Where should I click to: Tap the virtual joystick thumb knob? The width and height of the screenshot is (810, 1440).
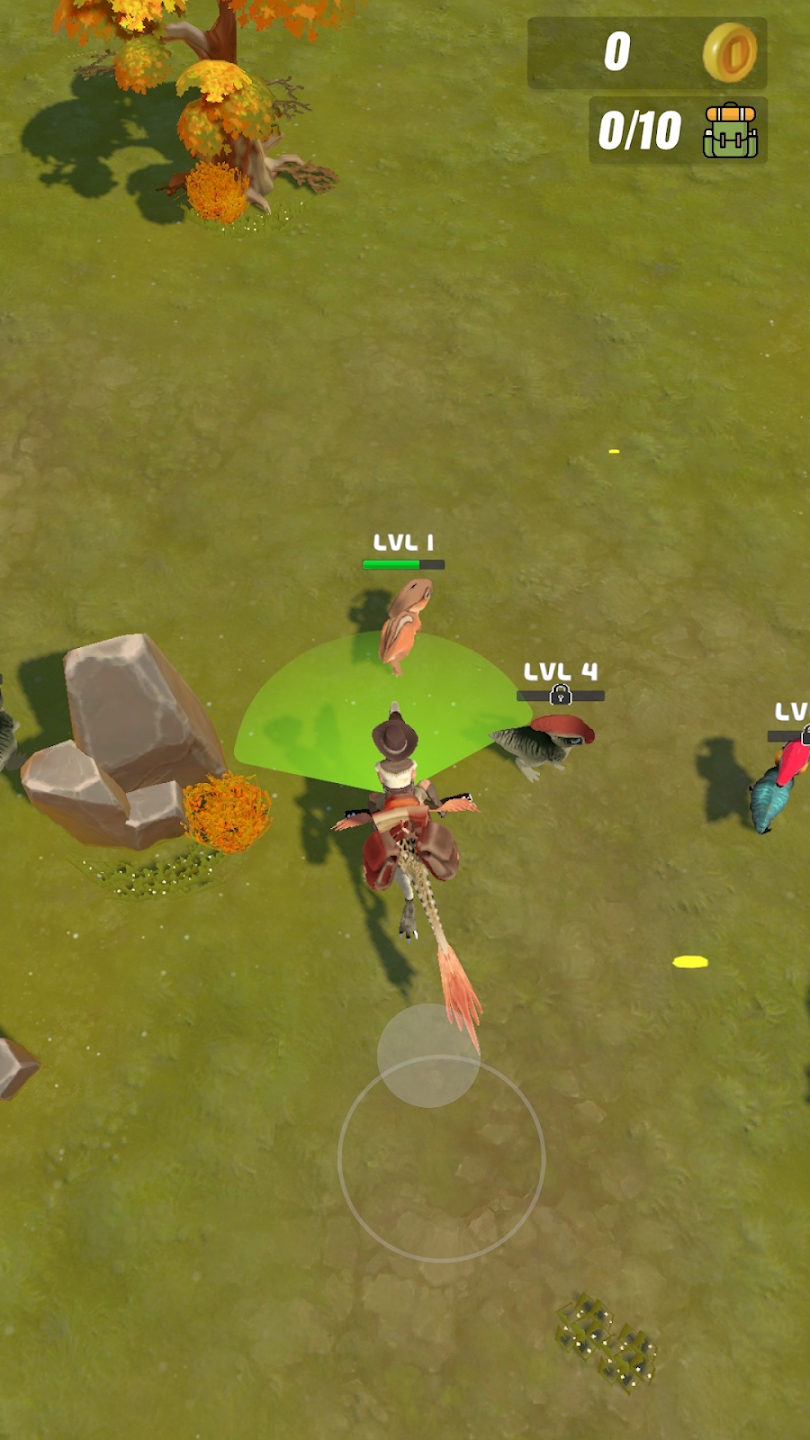(x=428, y=1055)
